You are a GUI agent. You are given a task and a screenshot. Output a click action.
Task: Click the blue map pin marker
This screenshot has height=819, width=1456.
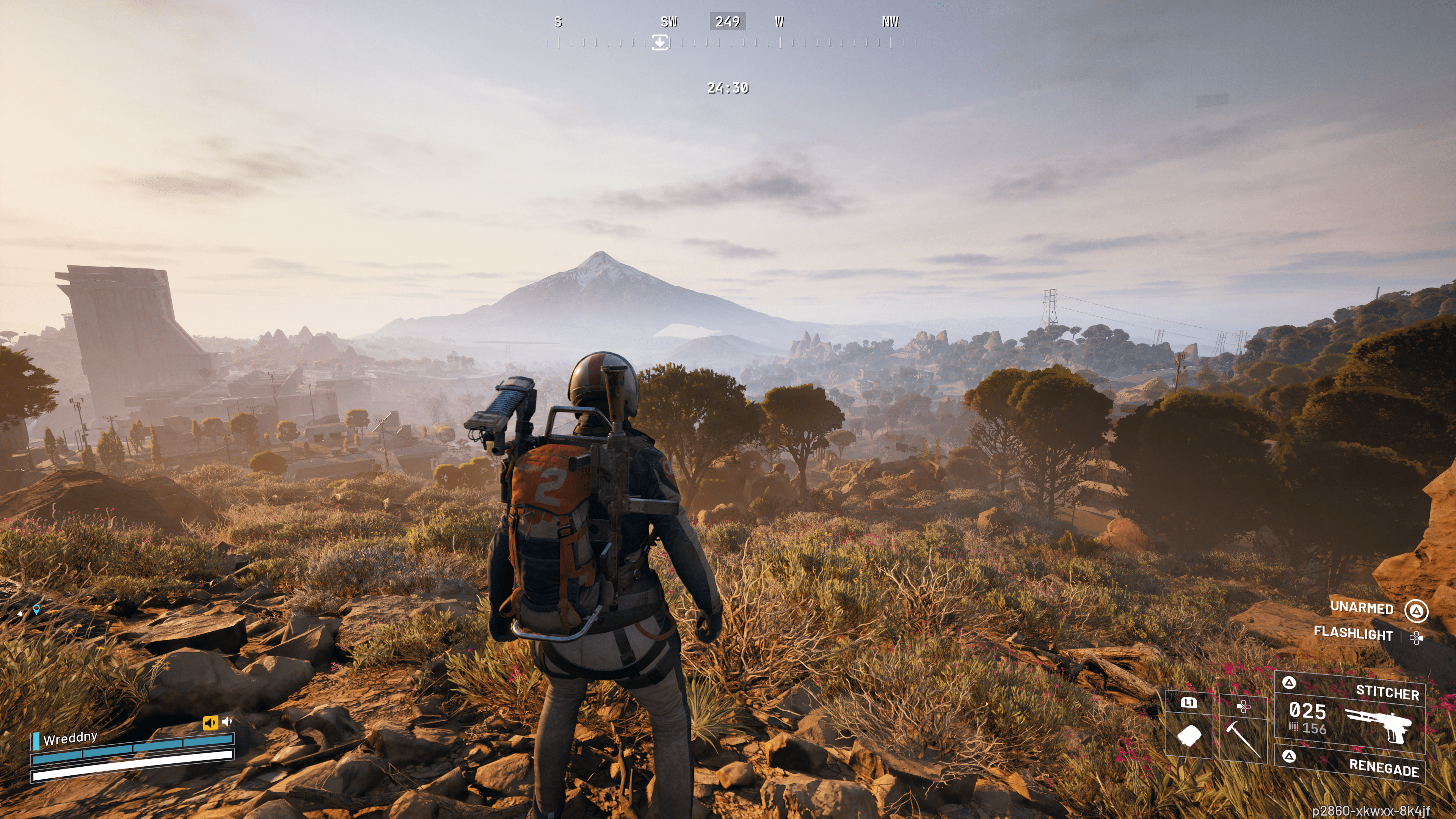point(36,609)
